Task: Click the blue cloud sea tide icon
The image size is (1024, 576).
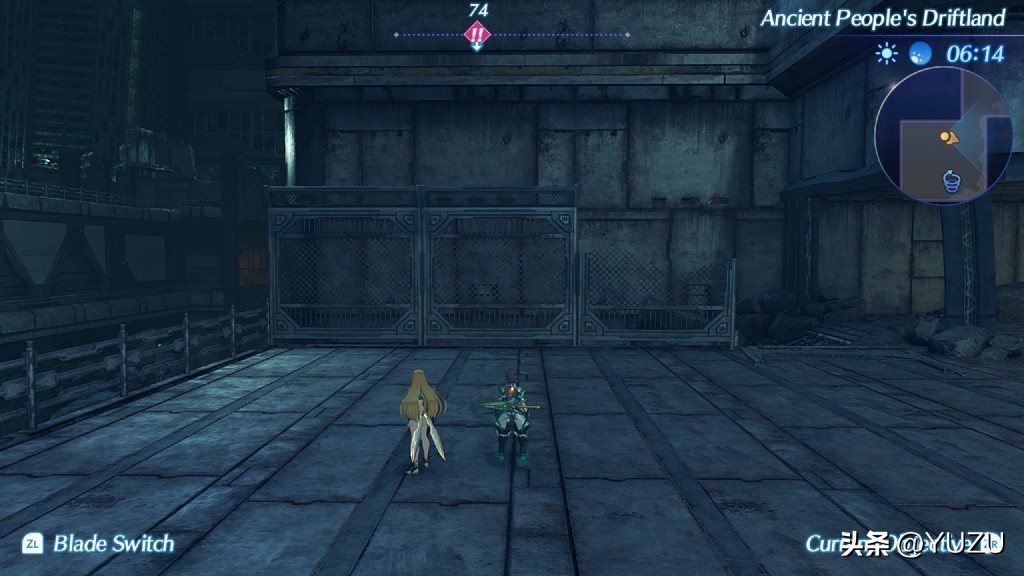Action: click(x=920, y=53)
